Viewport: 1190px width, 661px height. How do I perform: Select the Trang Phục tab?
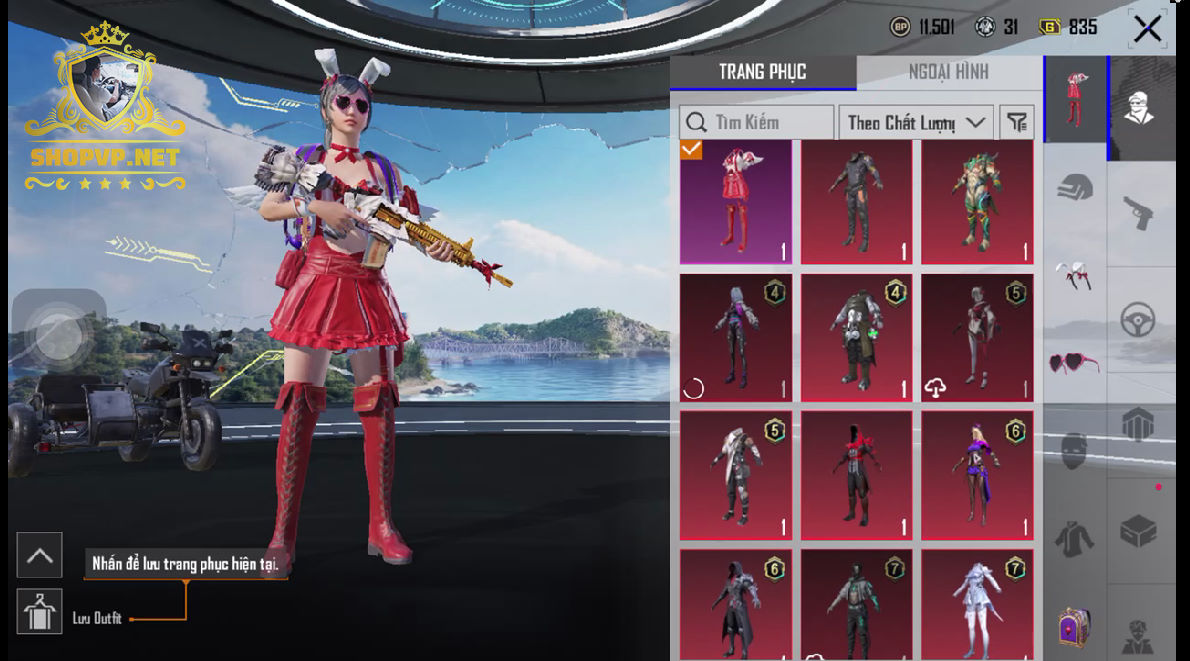[762, 72]
